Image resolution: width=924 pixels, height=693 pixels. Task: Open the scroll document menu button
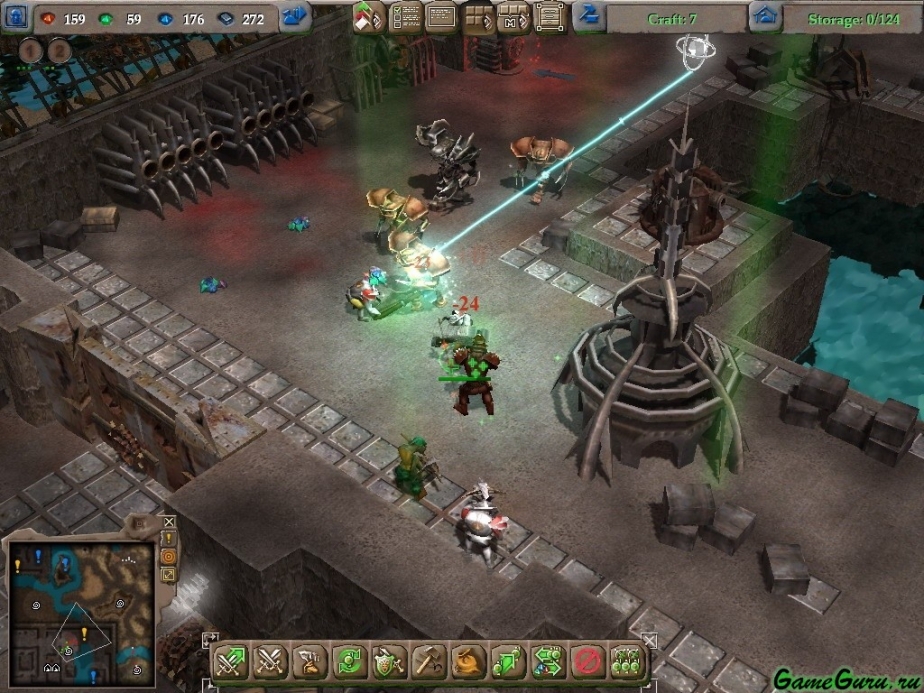[x=546, y=17]
